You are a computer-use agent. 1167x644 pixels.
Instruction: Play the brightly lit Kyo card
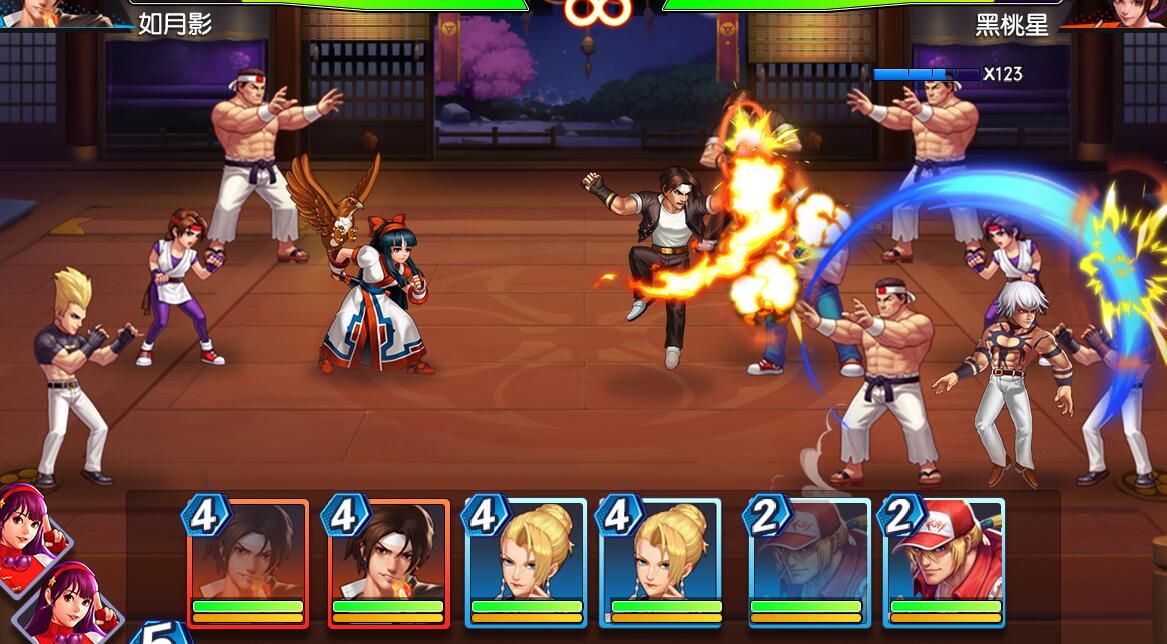[388, 562]
